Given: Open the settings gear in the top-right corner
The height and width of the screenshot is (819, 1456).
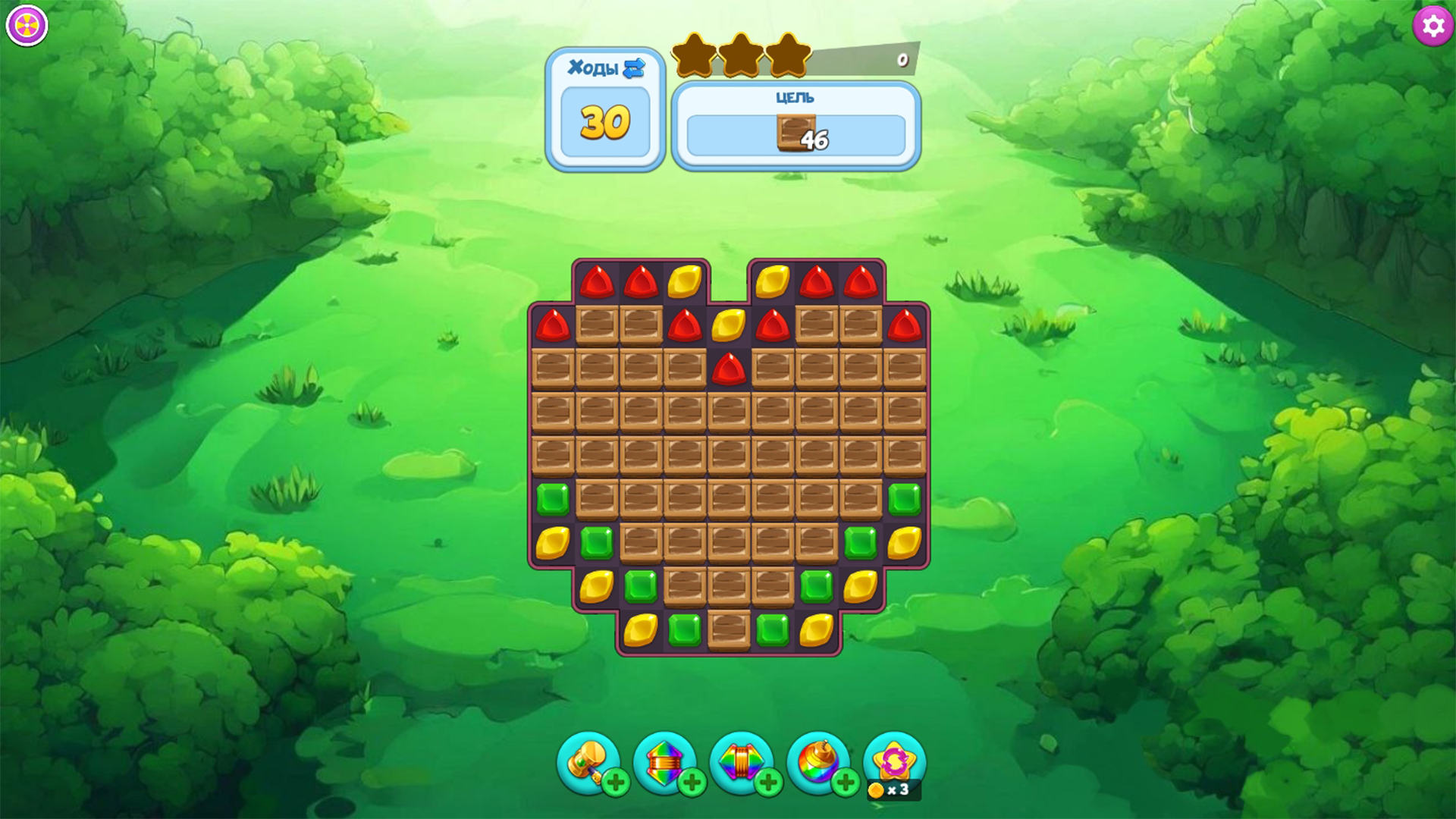Looking at the screenshot, I should click(1432, 26).
